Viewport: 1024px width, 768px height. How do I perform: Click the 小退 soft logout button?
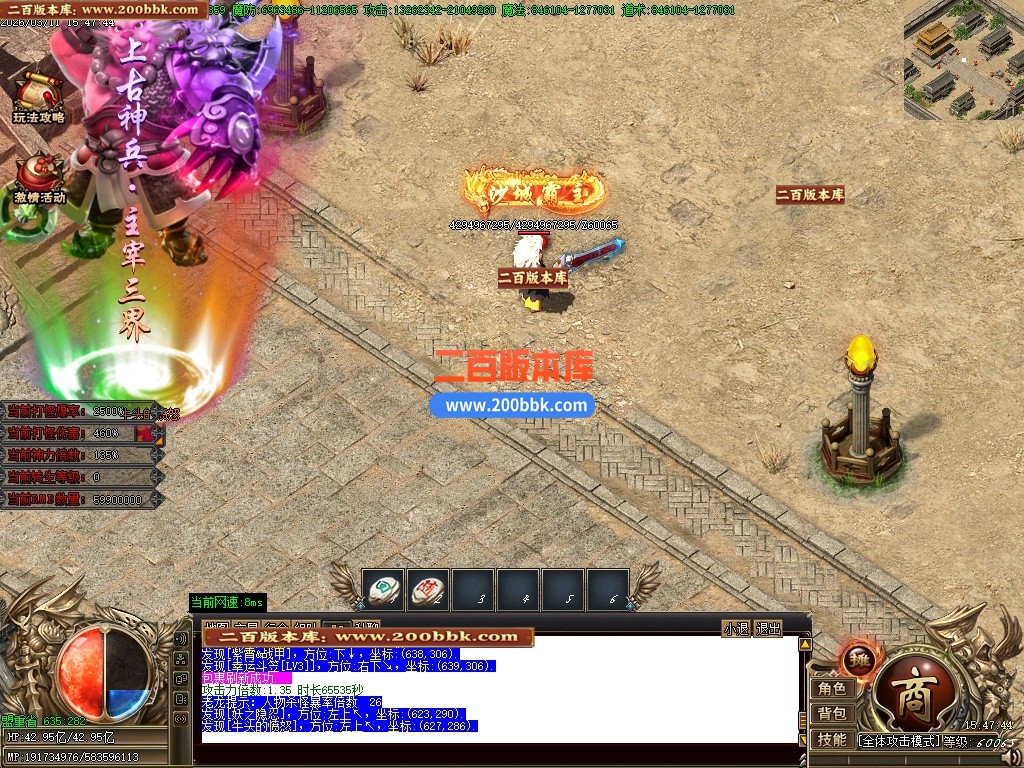click(x=736, y=628)
